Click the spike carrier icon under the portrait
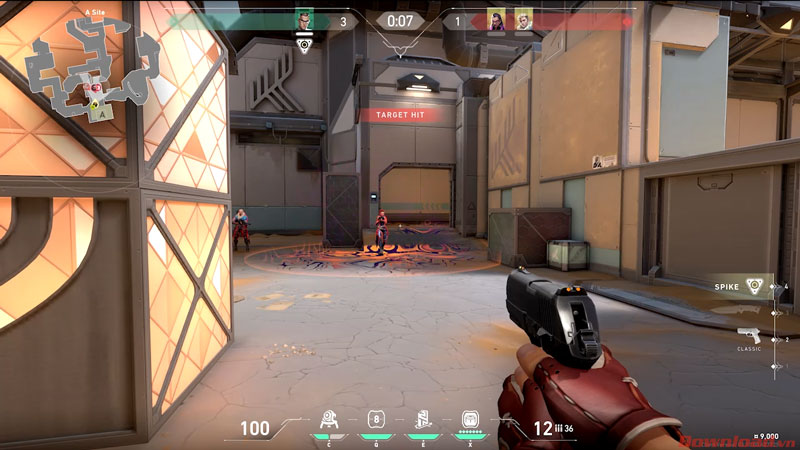 pos(305,45)
